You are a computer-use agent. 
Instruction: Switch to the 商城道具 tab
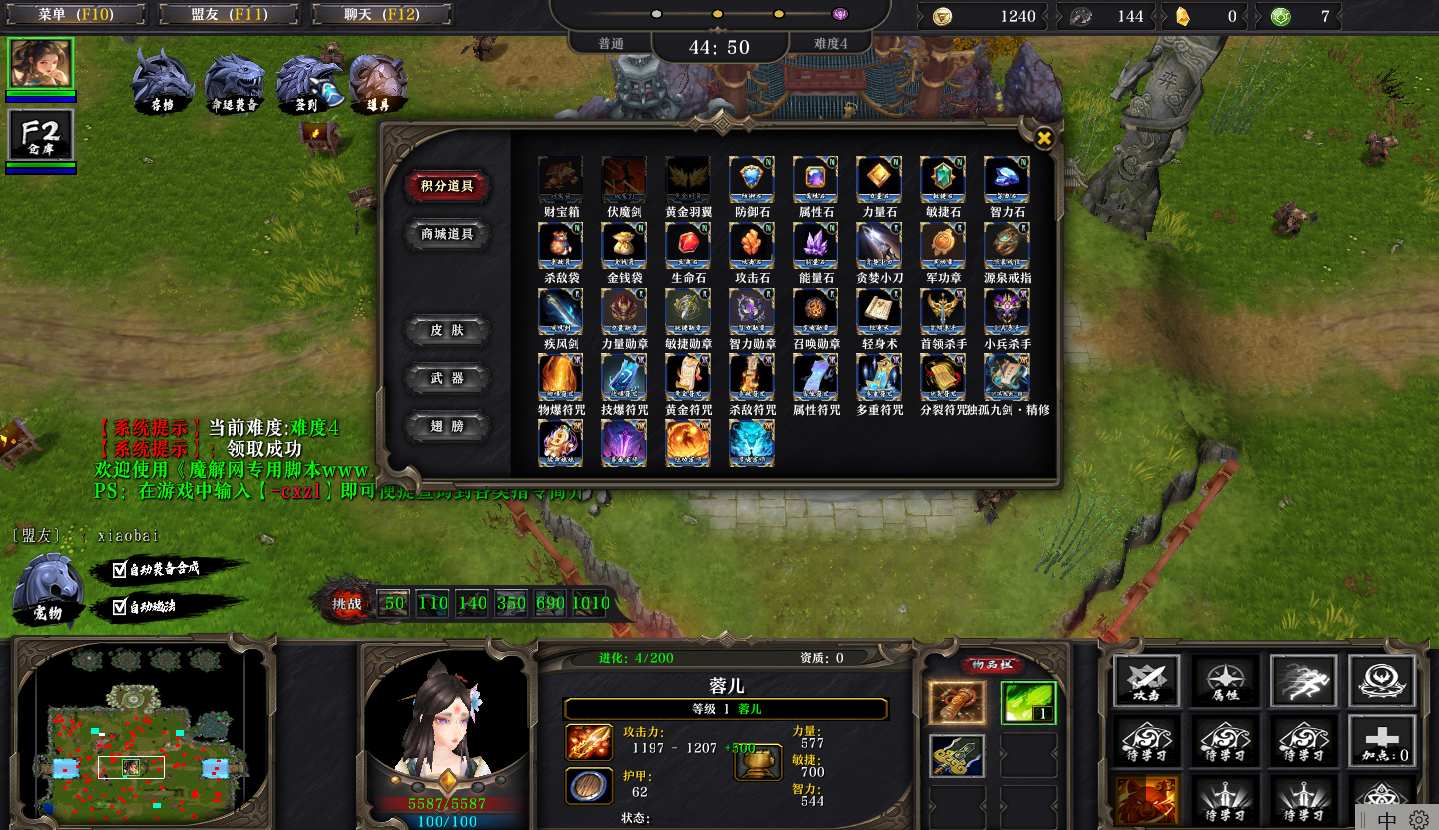[446, 234]
